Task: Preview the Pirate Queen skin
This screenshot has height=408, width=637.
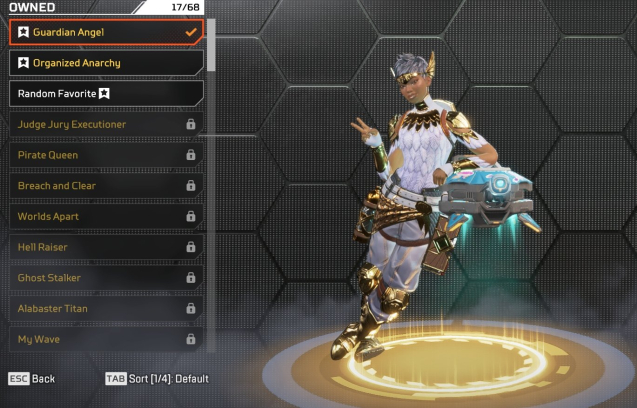Action: (x=106, y=155)
